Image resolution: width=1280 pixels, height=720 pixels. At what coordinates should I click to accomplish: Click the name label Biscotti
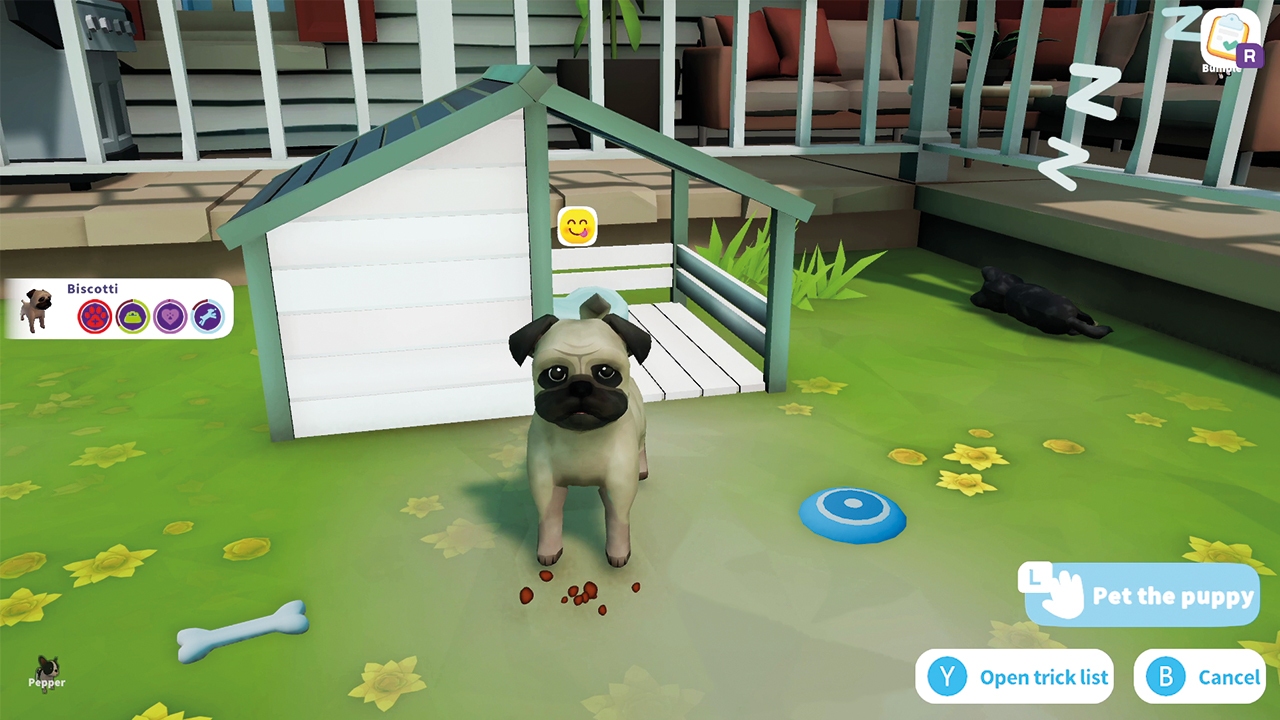91,288
